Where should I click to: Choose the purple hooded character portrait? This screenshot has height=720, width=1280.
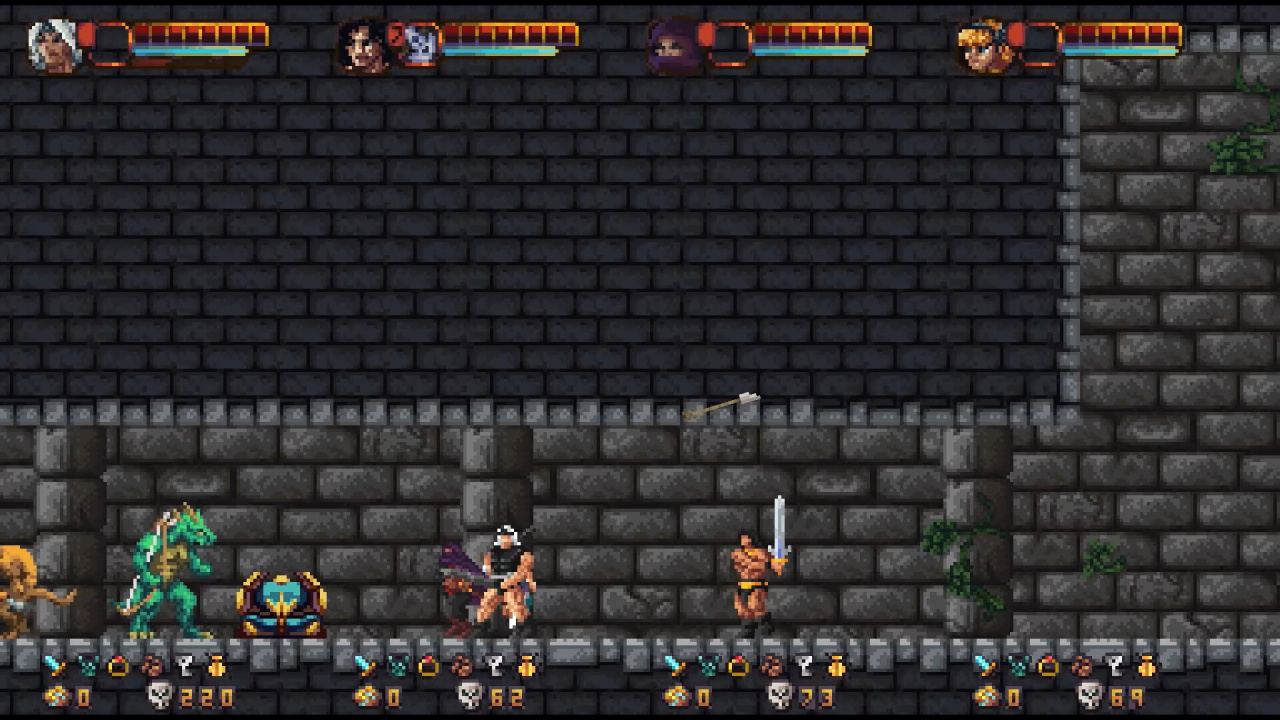(x=671, y=46)
